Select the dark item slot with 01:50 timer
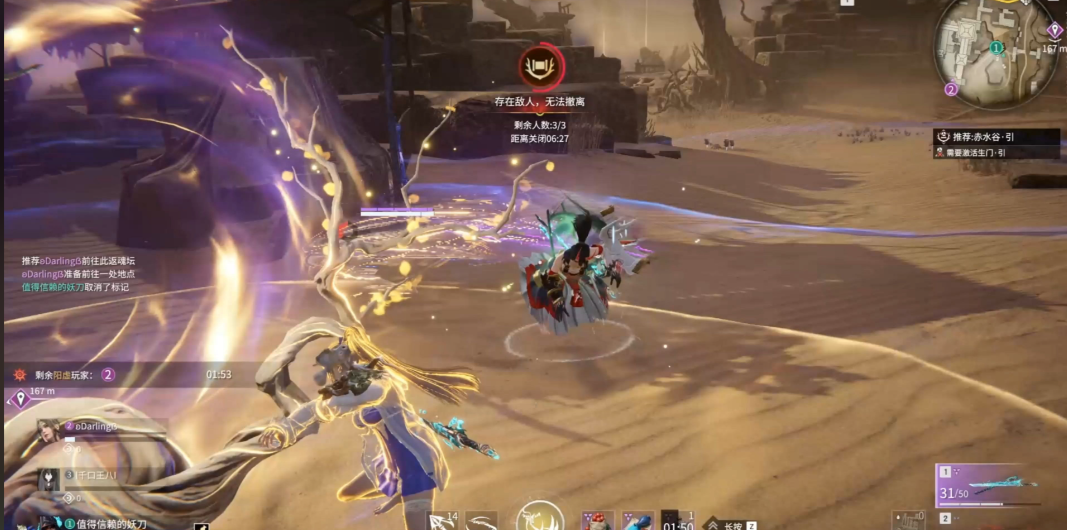This screenshot has width=1067, height=530. 677,520
